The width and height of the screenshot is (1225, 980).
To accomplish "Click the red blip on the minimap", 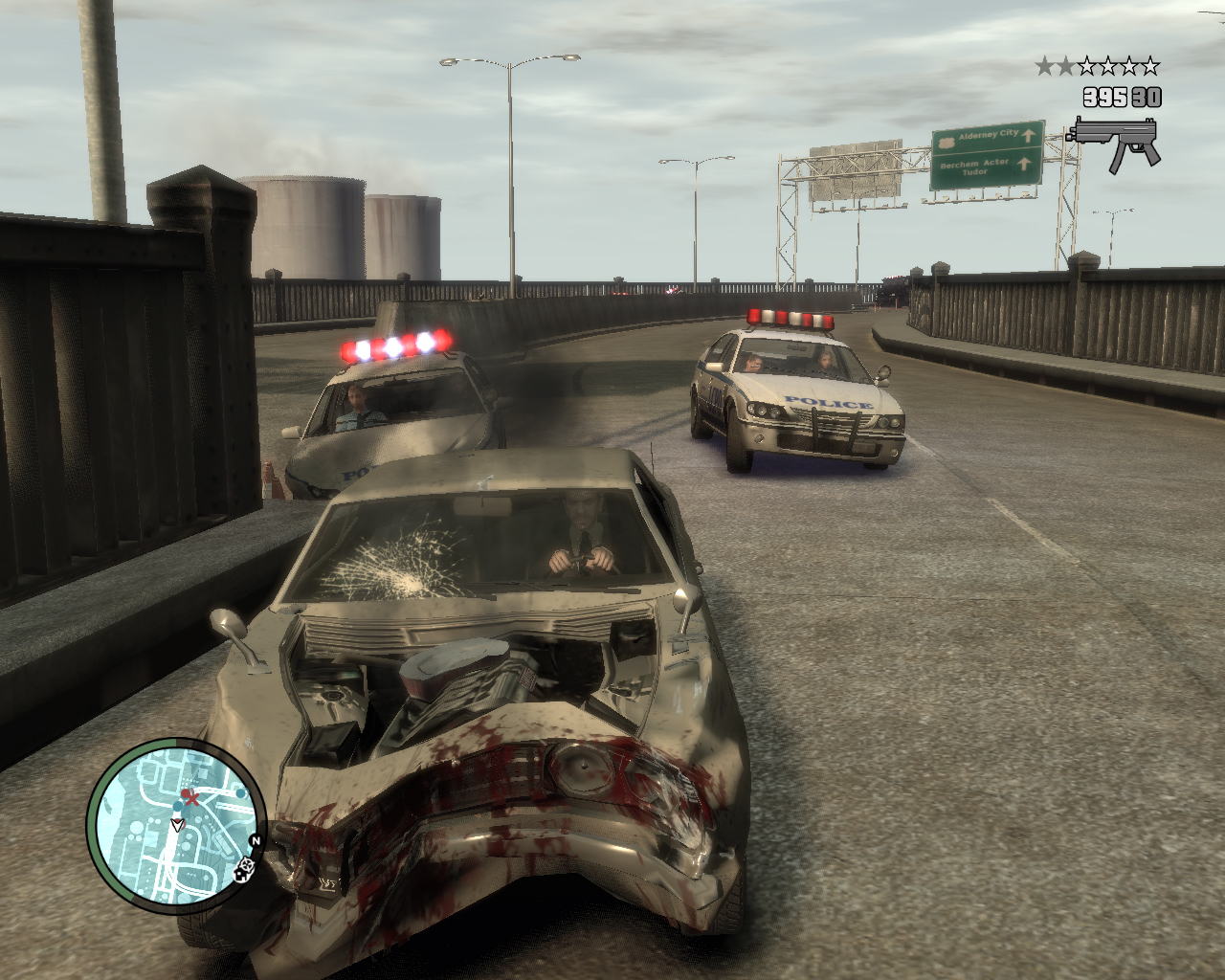I will pyautogui.click(x=192, y=797).
